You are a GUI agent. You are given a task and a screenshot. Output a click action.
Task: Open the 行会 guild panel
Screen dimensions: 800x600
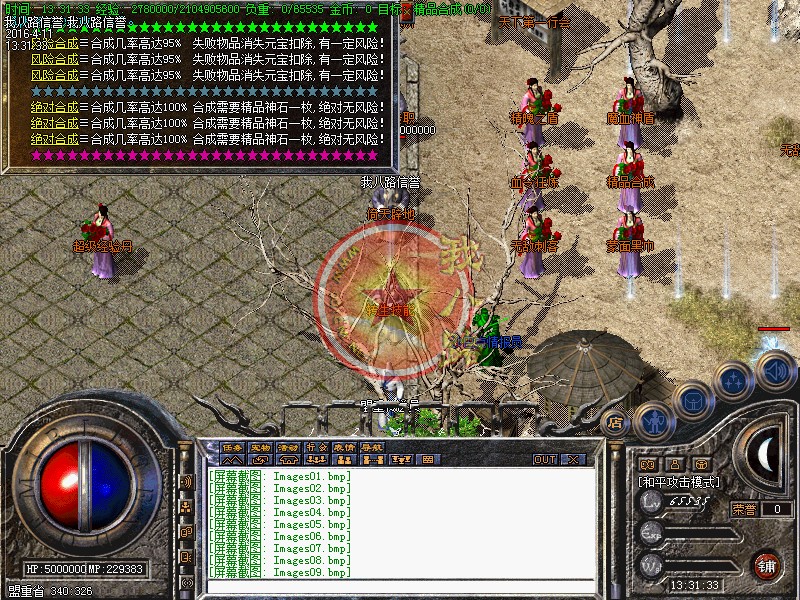coord(316,447)
